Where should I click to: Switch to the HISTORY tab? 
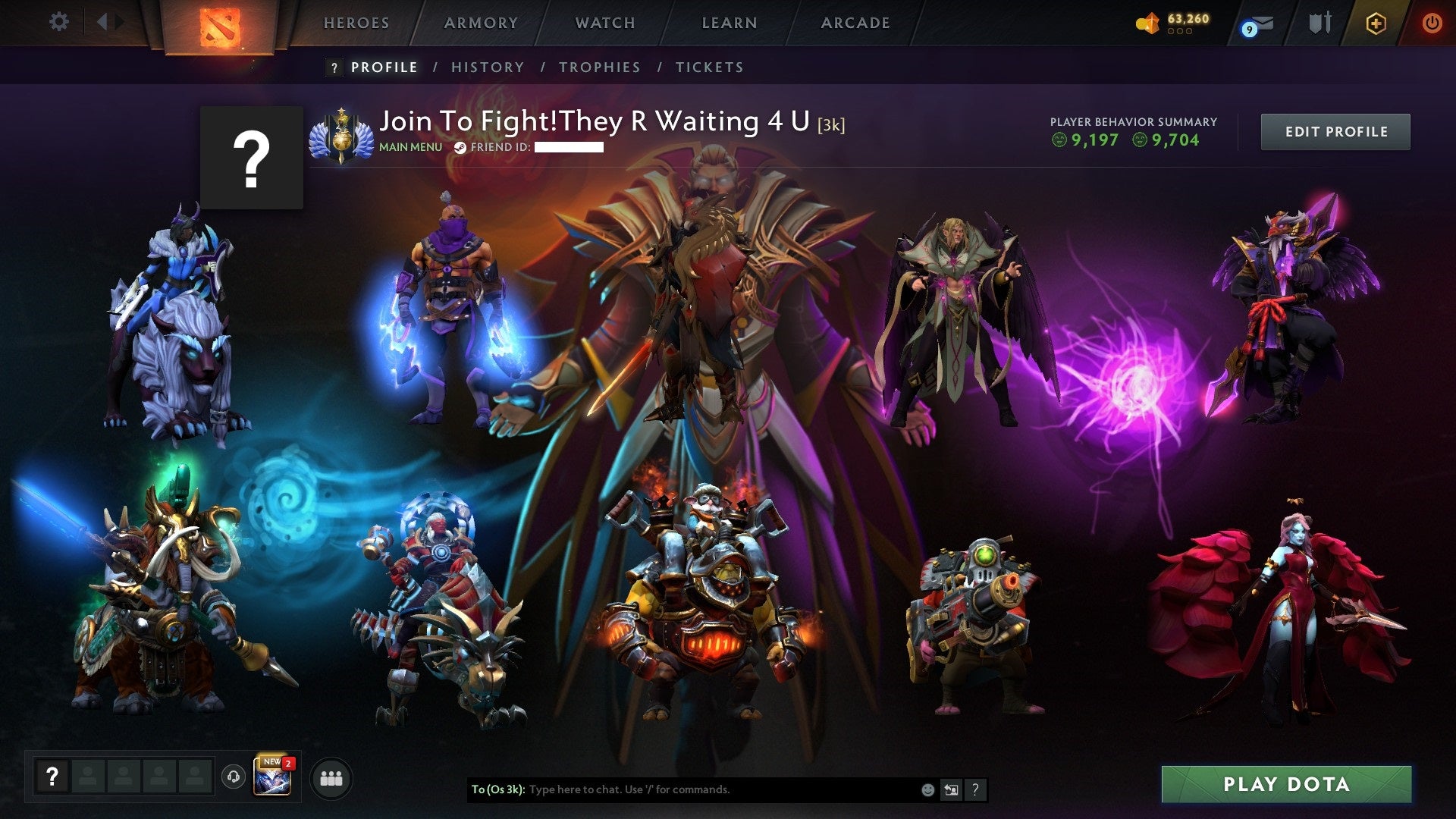(x=487, y=67)
